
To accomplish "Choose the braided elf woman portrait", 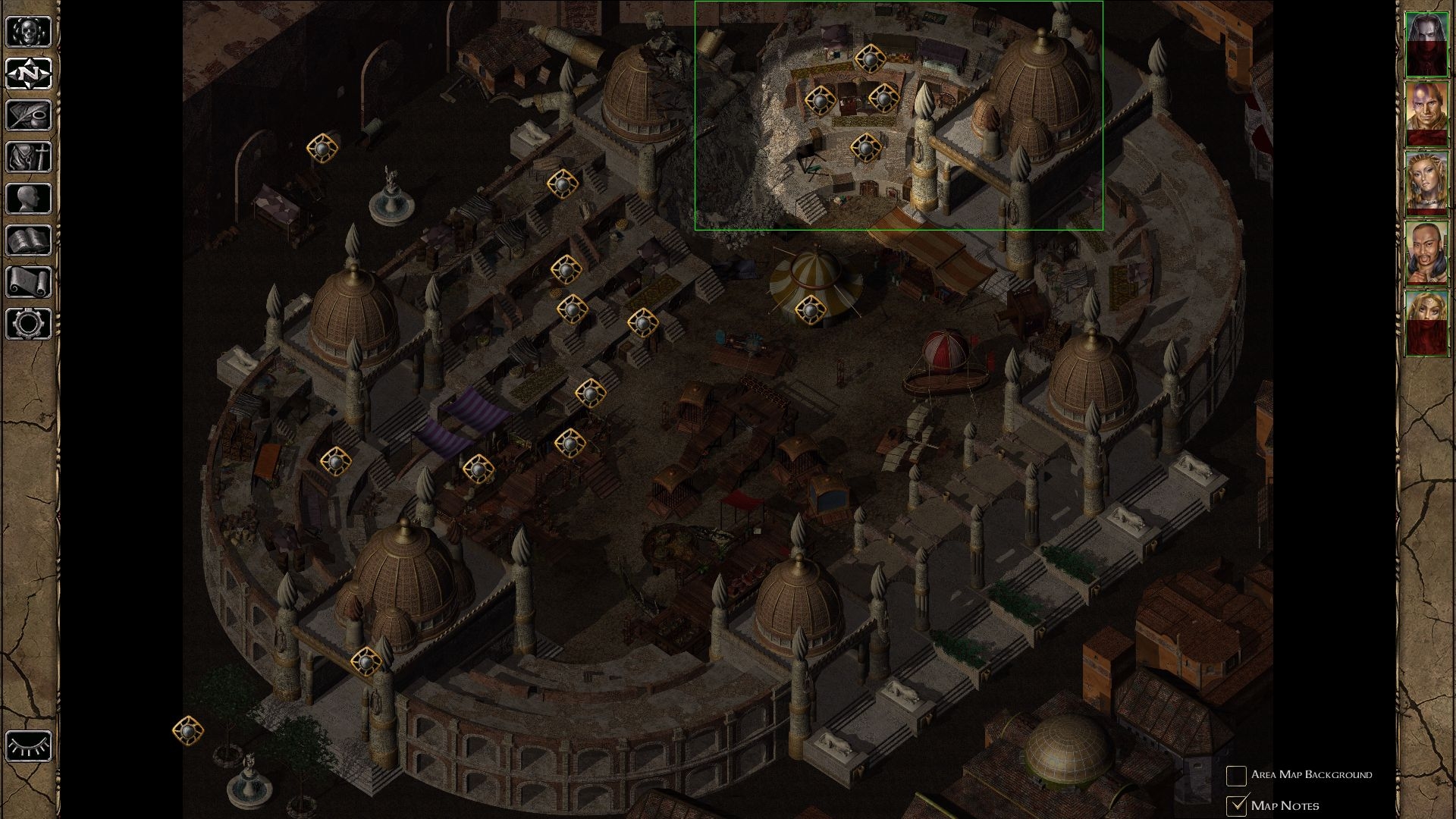I will (x=1426, y=184).
